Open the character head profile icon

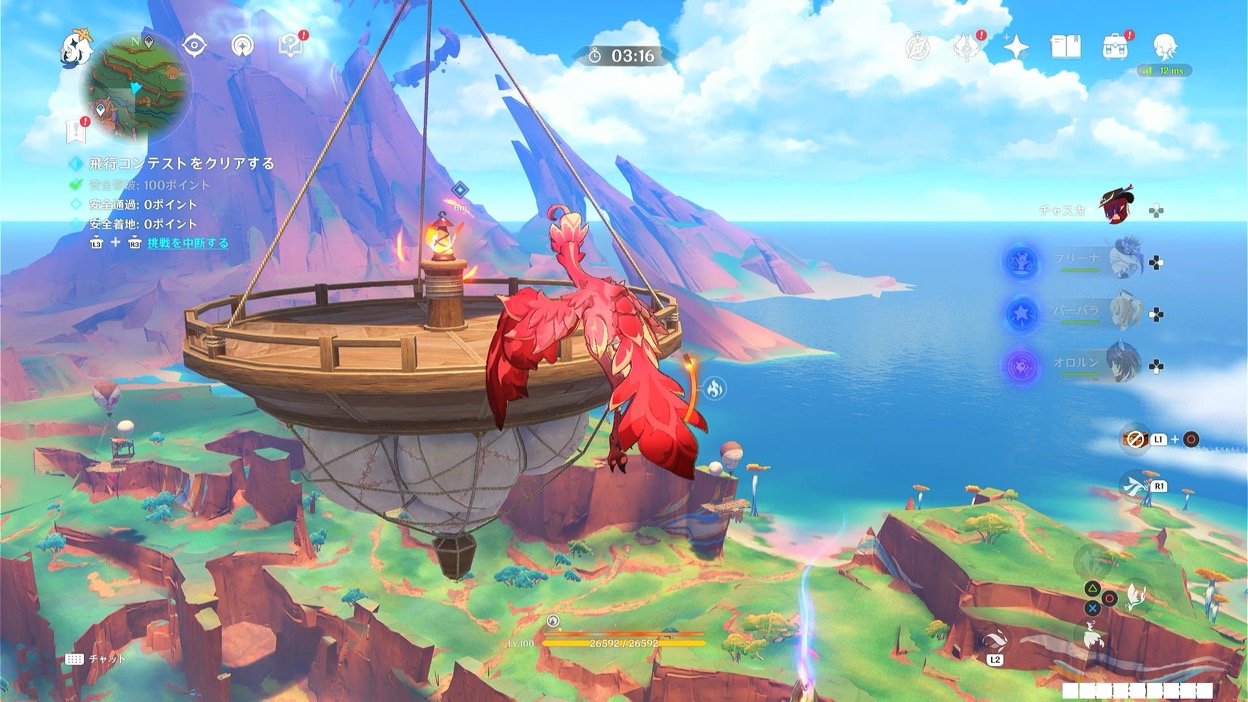click(1164, 46)
